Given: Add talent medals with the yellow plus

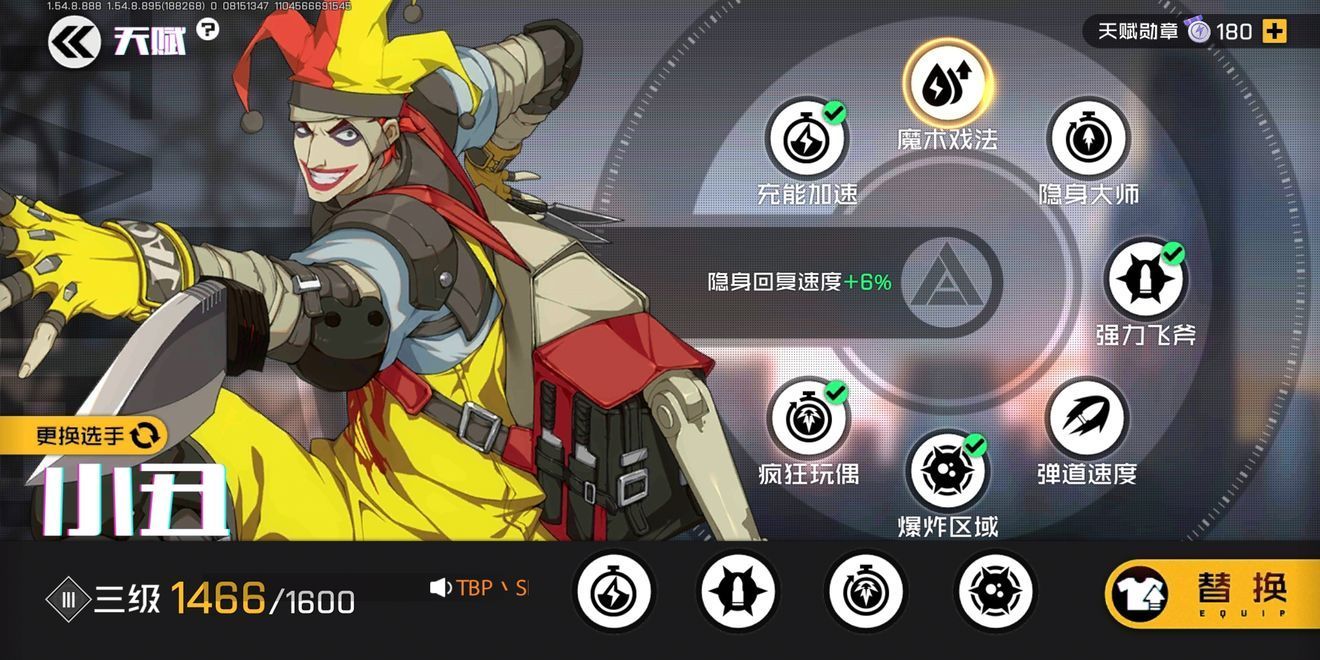Looking at the screenshot, I should 1274,32.
